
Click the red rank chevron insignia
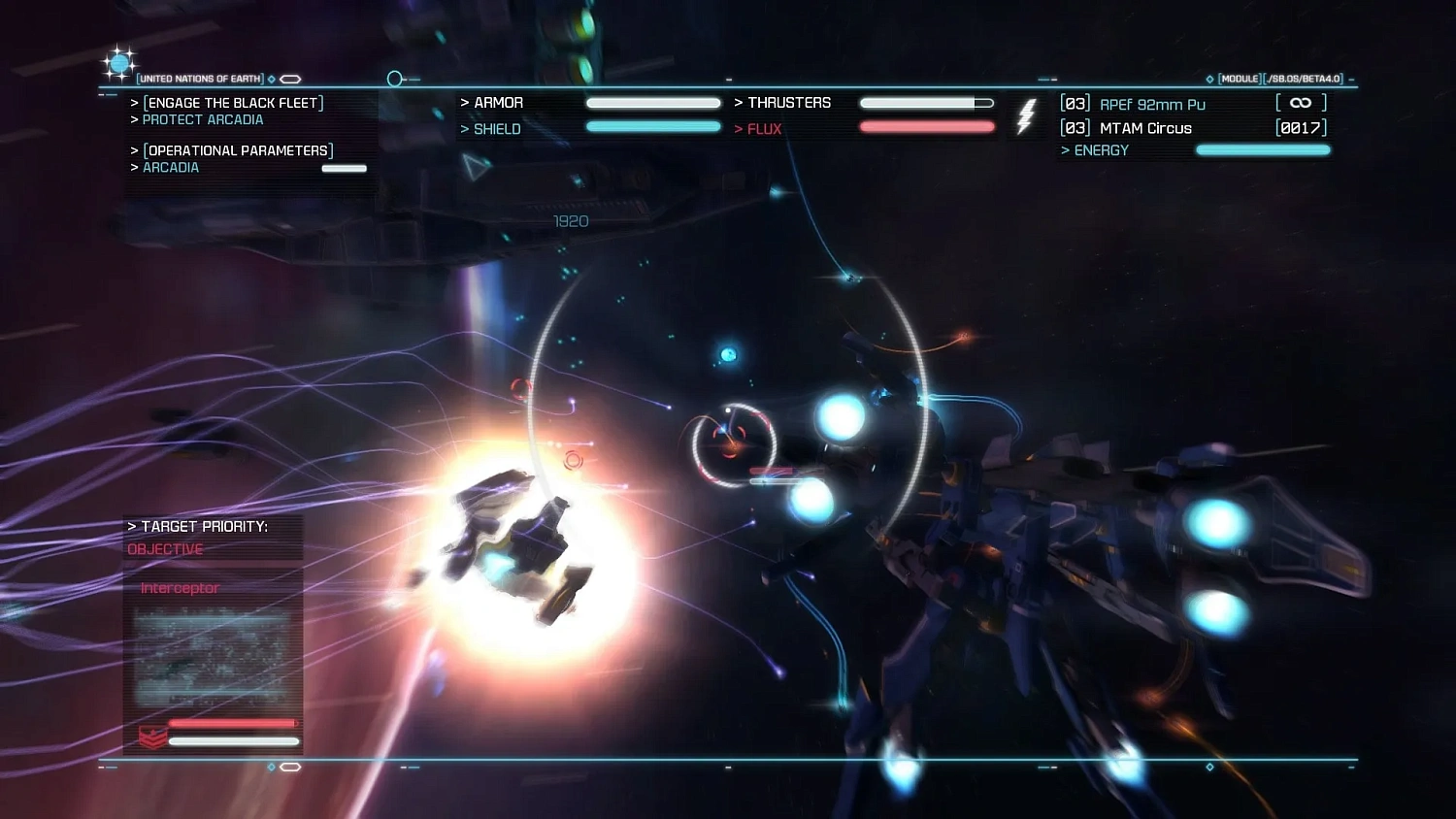pyautogui.click(x=153, y=737)
